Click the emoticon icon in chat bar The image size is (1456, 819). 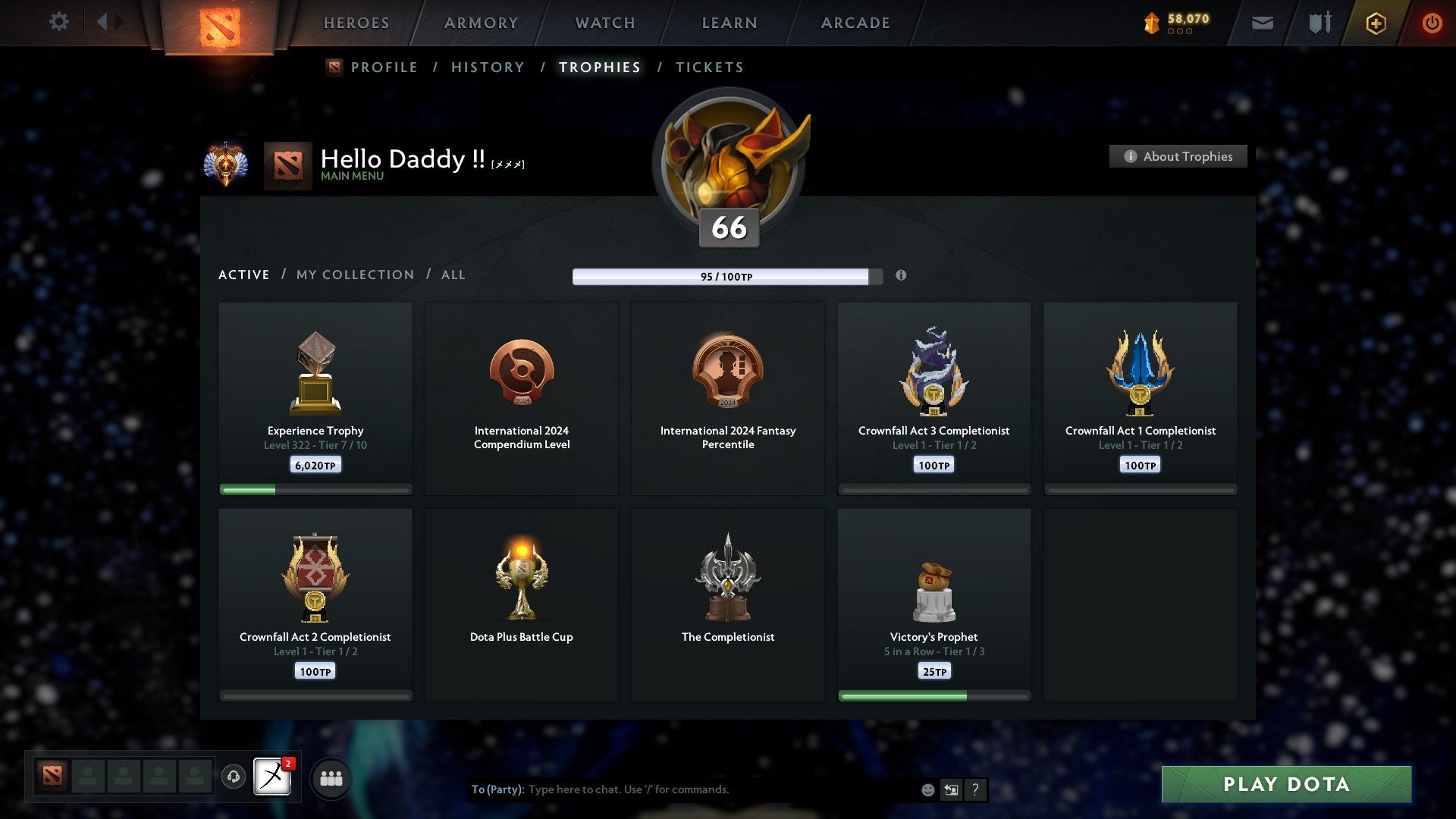927,789
